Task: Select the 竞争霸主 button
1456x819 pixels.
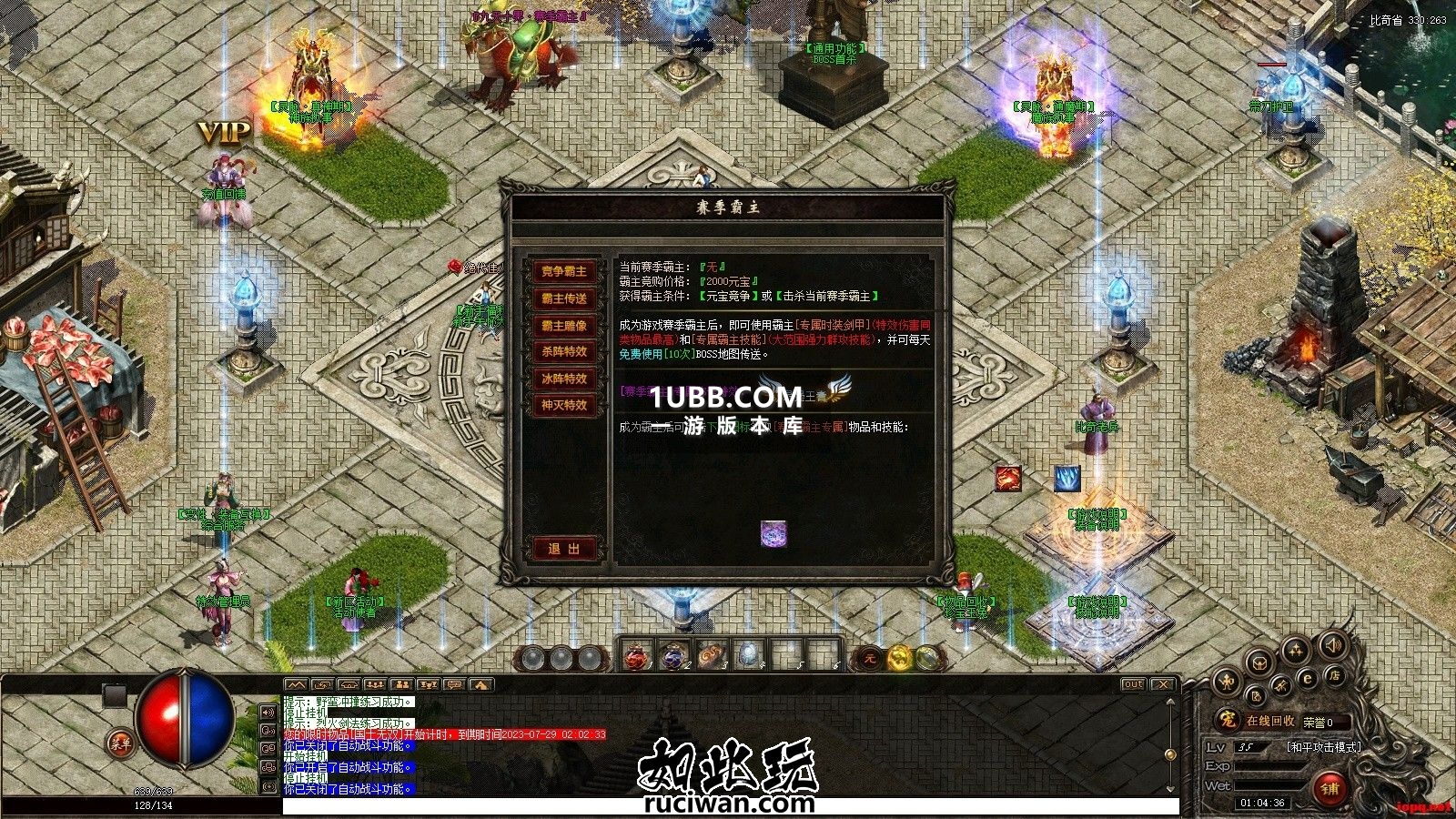Action: [564, 271]
